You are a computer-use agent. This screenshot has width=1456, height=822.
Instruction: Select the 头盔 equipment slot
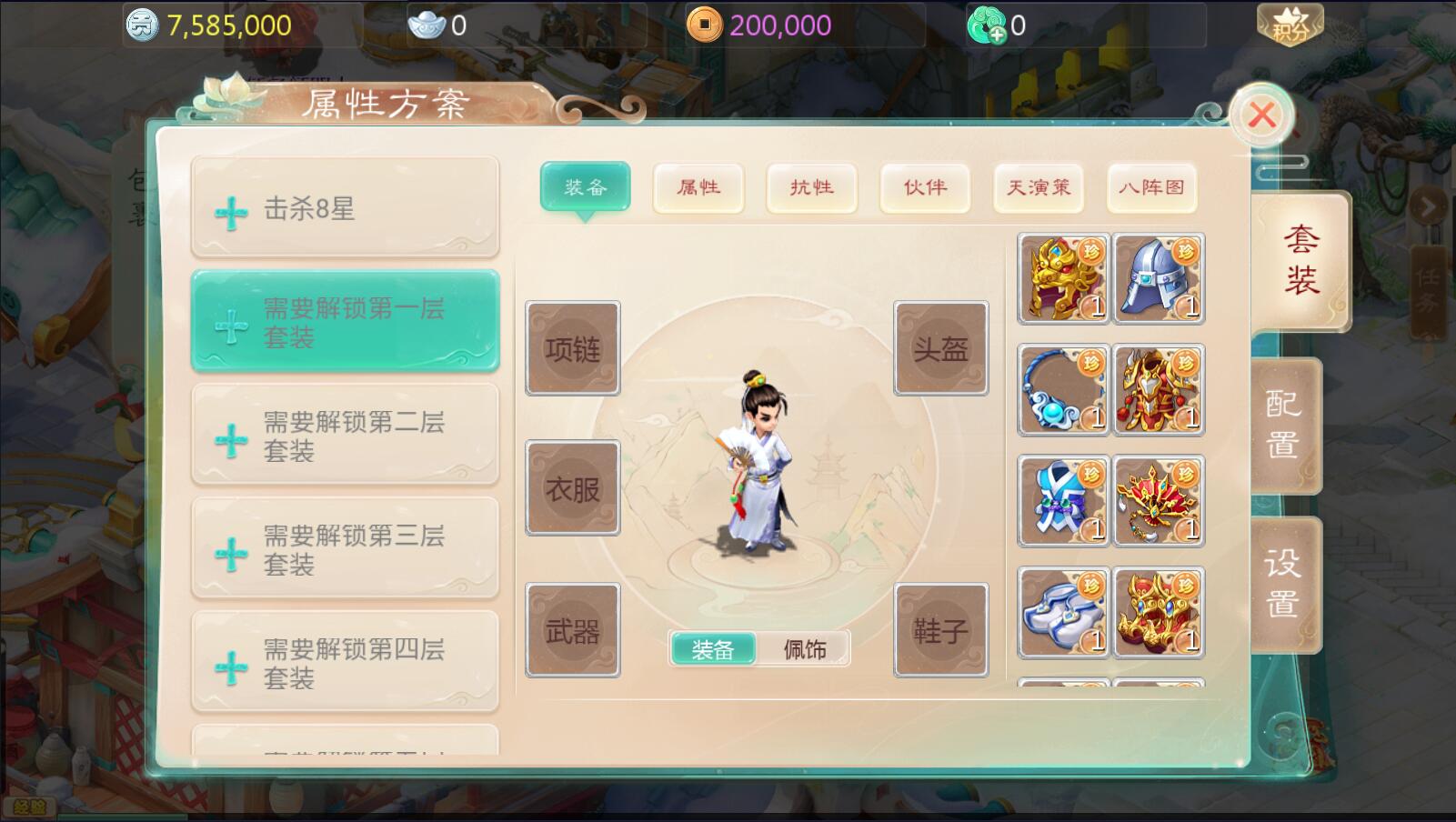940,348
